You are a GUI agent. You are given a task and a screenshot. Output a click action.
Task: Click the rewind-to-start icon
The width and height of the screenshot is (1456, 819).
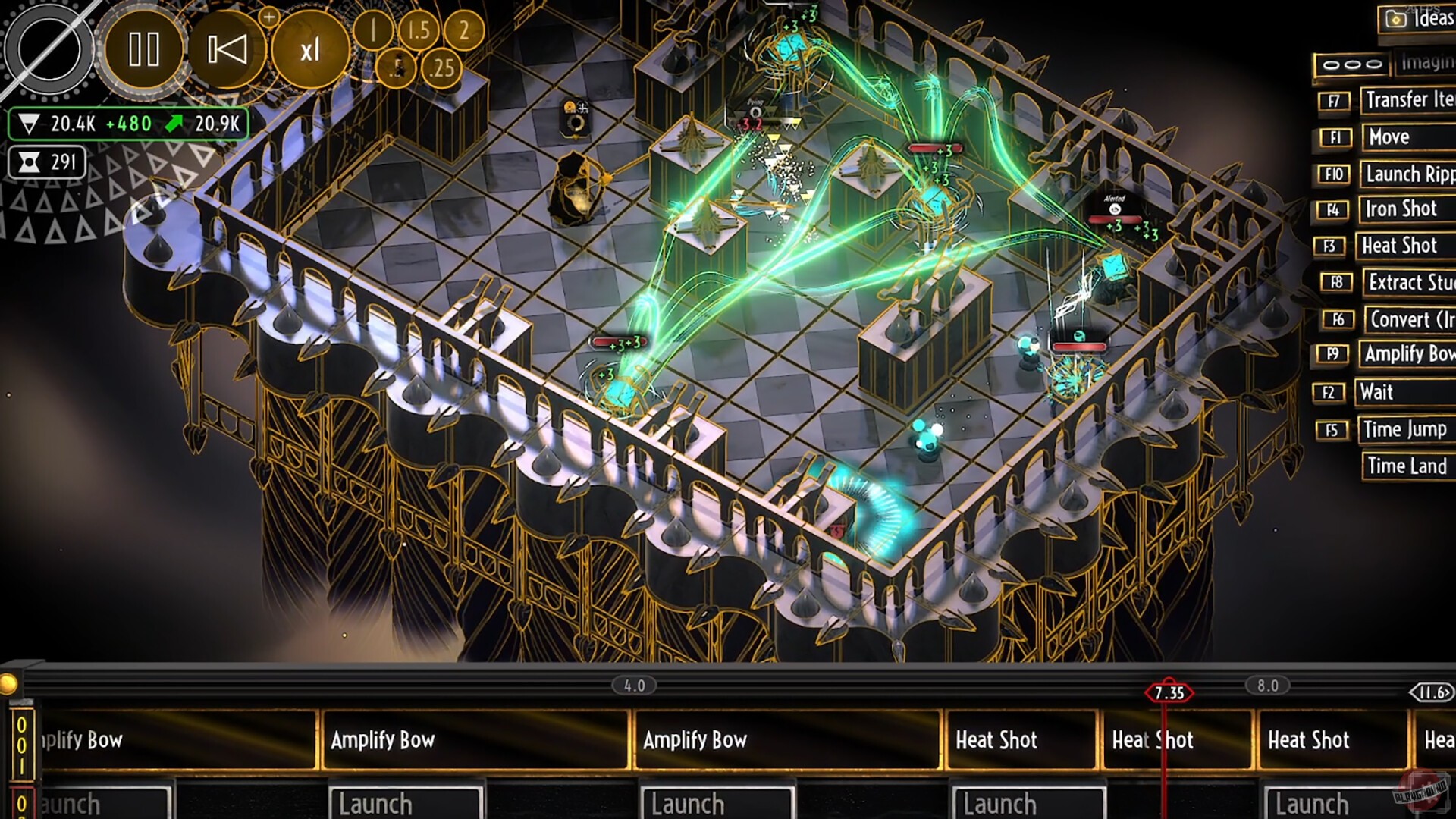point(225,50)
